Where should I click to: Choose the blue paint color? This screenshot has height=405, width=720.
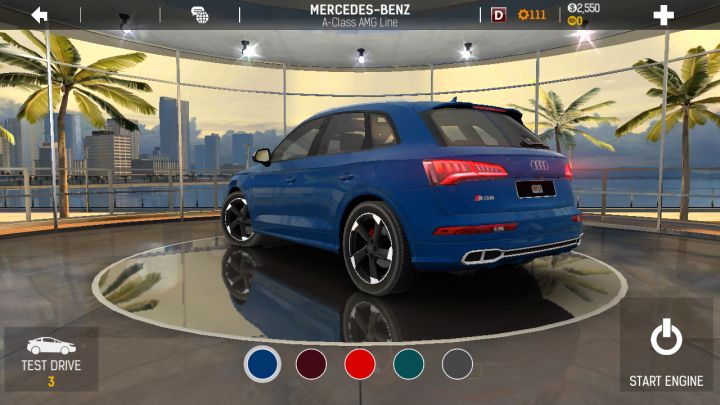[262, 363]
